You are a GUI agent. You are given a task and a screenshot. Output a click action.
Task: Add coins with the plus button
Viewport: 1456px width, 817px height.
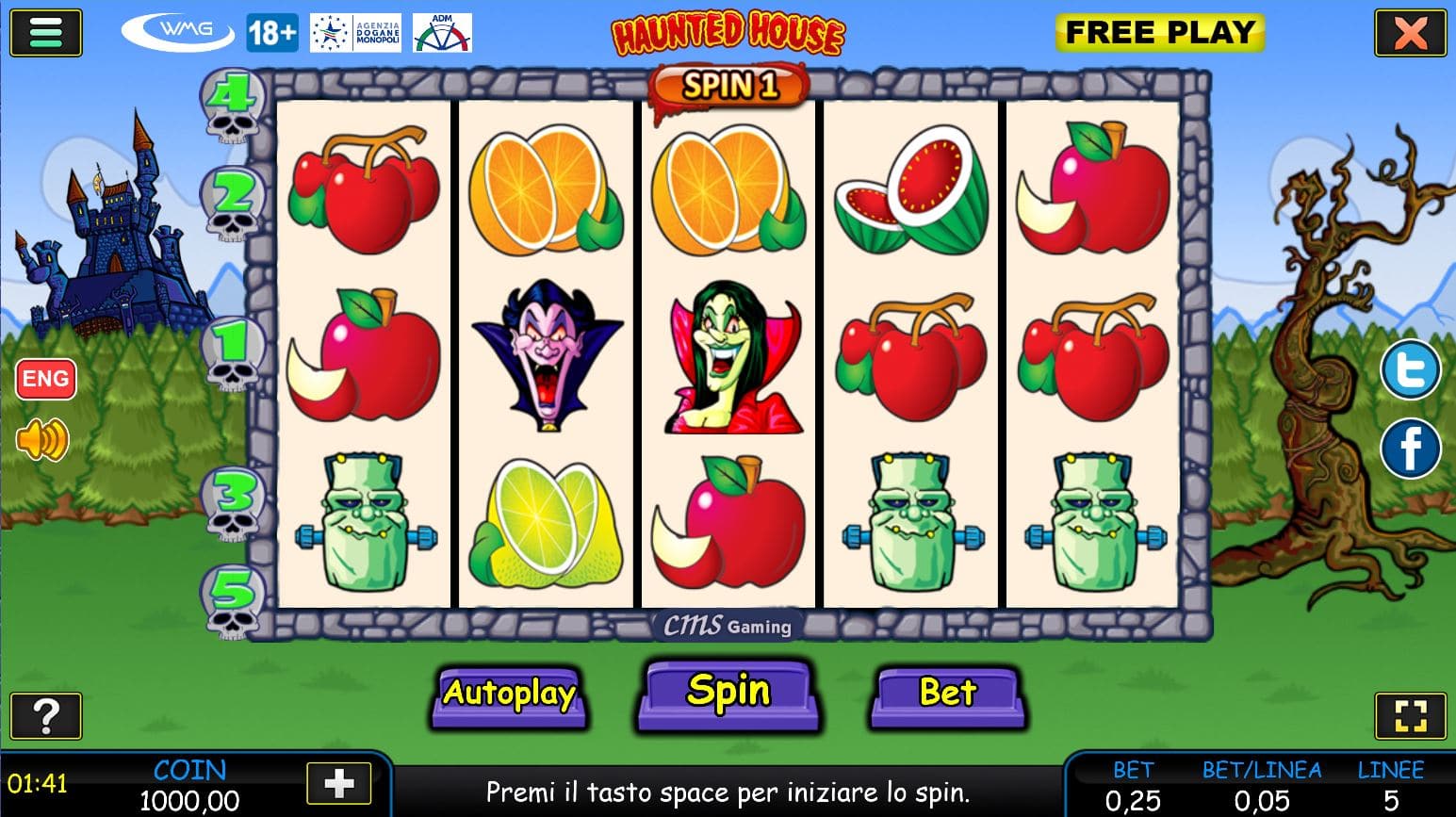pos(338,783)
